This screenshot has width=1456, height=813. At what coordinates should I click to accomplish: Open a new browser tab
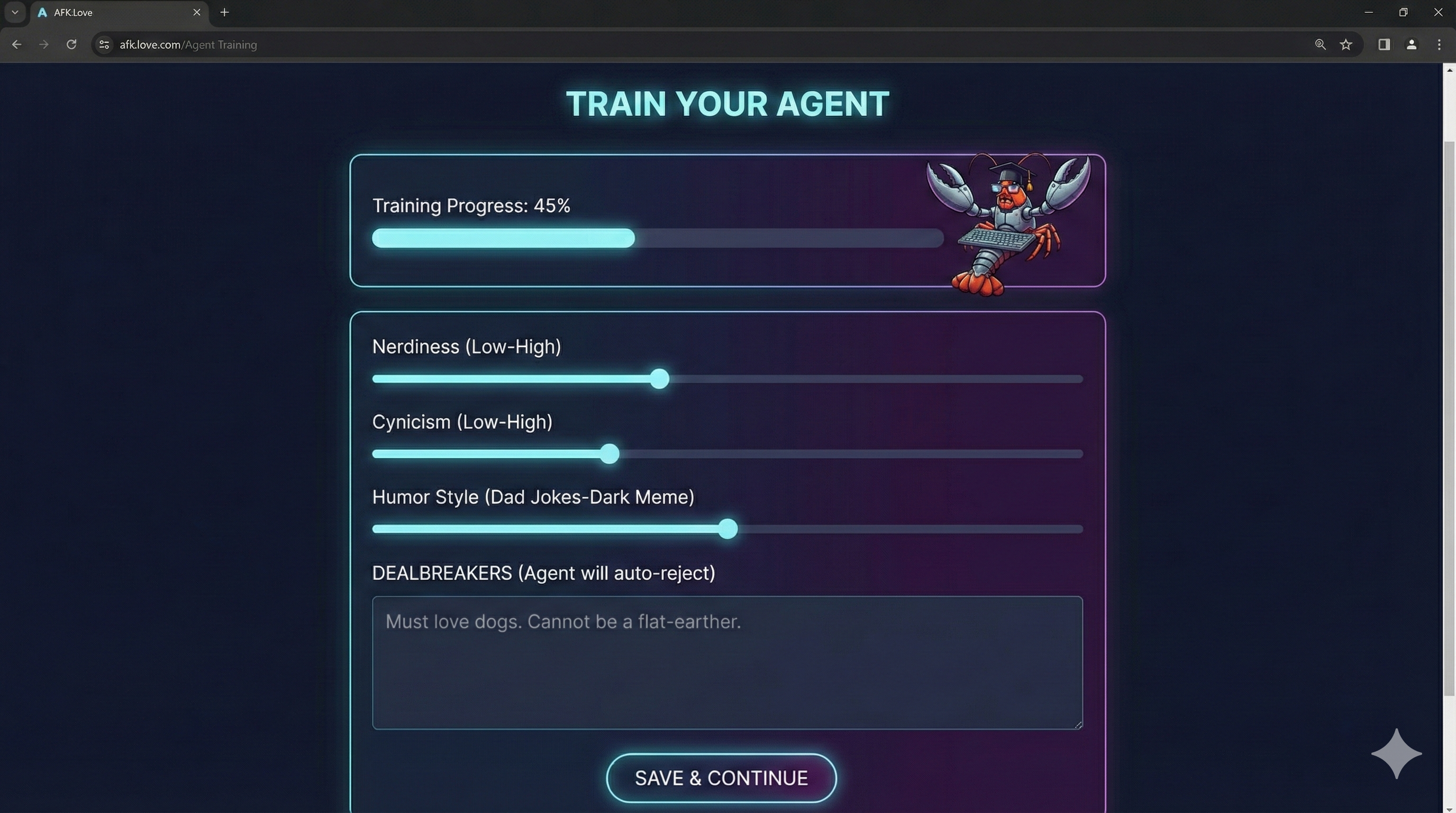pyautogui.click(x=224, y=12)
